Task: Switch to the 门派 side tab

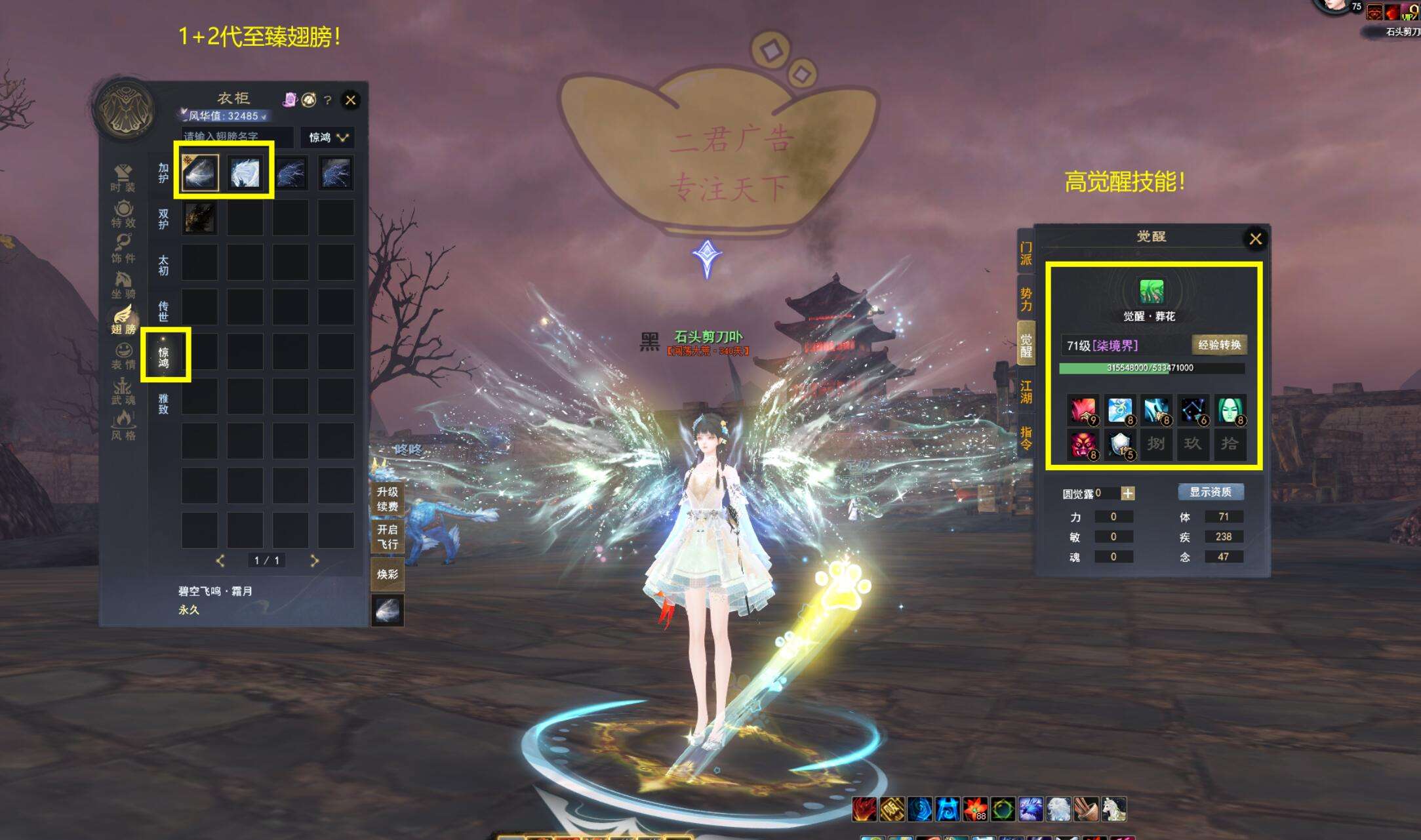Action: pos(1026,253)
